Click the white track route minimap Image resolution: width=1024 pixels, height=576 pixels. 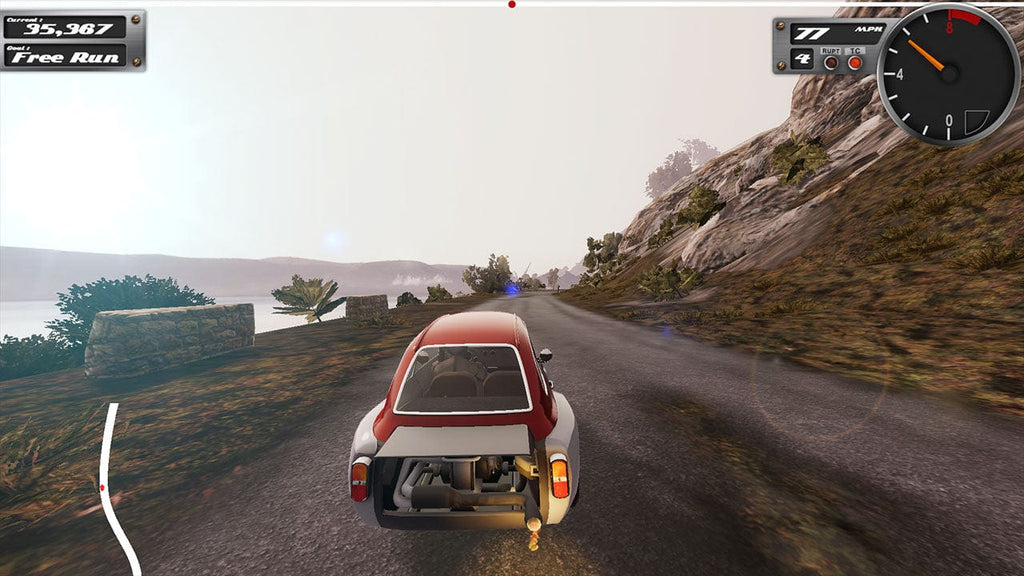click(110, 480)
